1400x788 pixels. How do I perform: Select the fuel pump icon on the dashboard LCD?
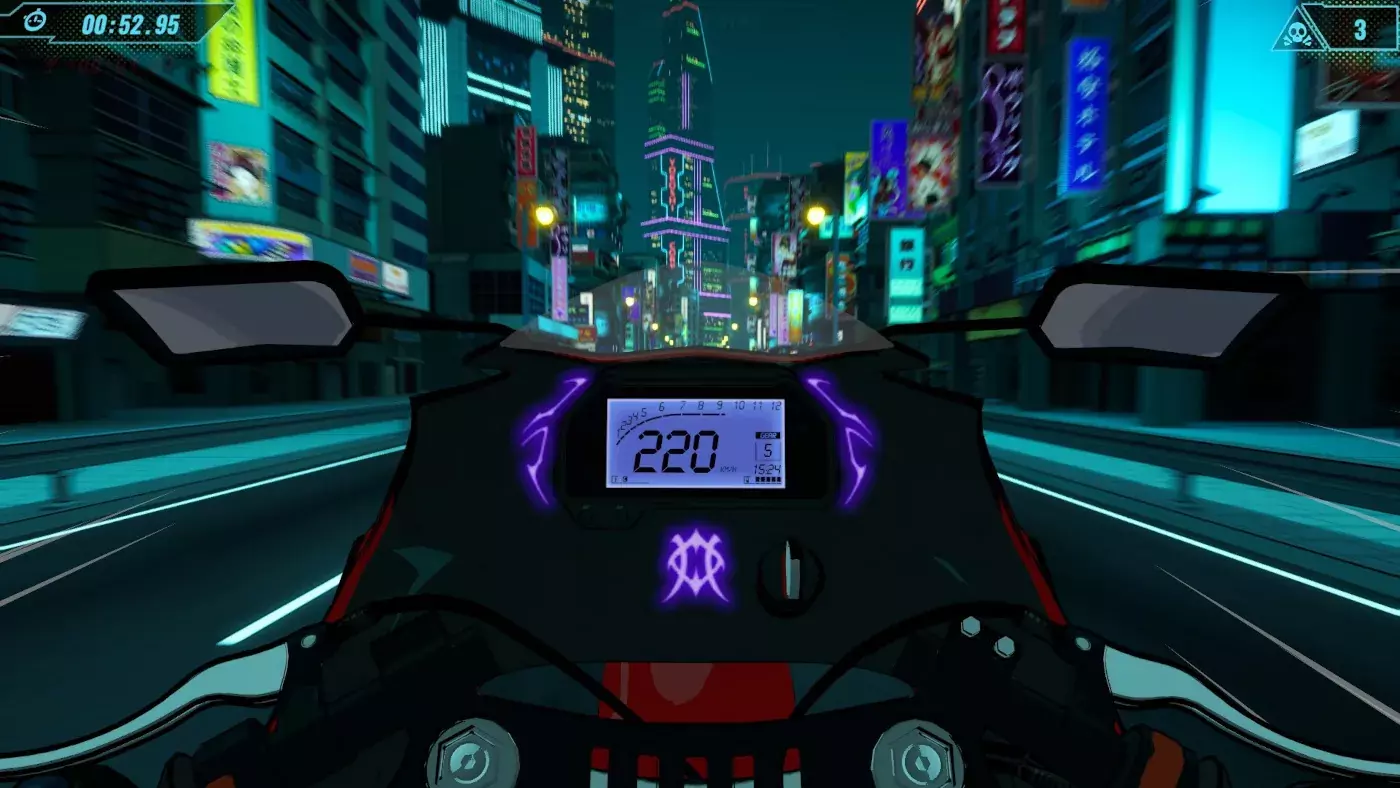tap(748, 479)
